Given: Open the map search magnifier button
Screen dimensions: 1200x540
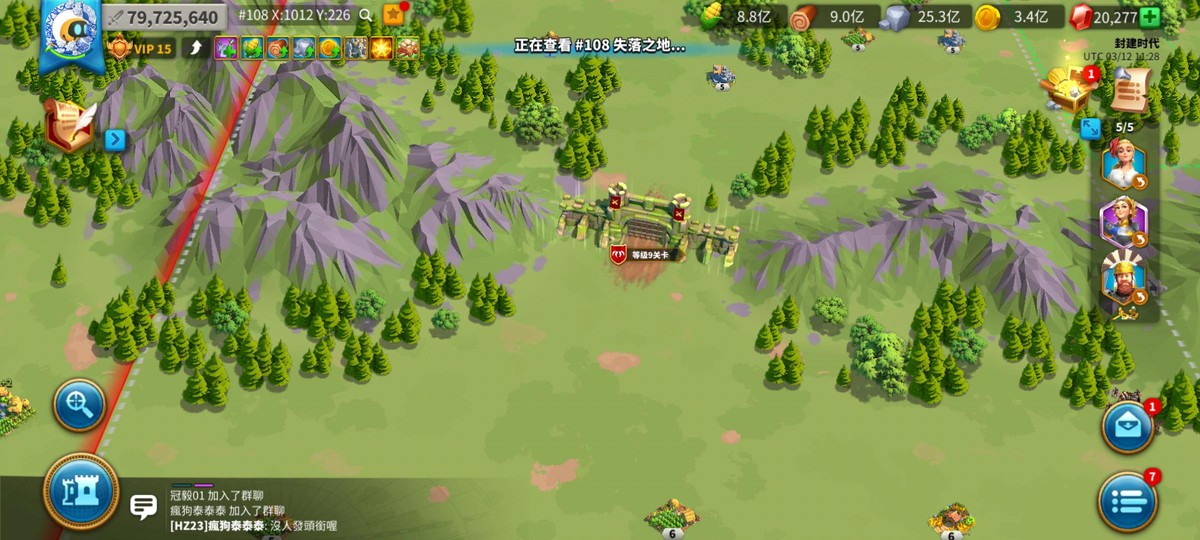Looking at the screenshot, I should tap(79, 405).
